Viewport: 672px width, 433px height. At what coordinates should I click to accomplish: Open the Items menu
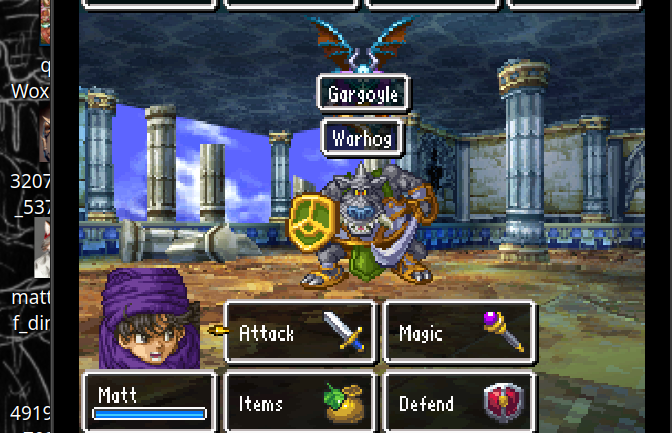[x=299, y=403]
